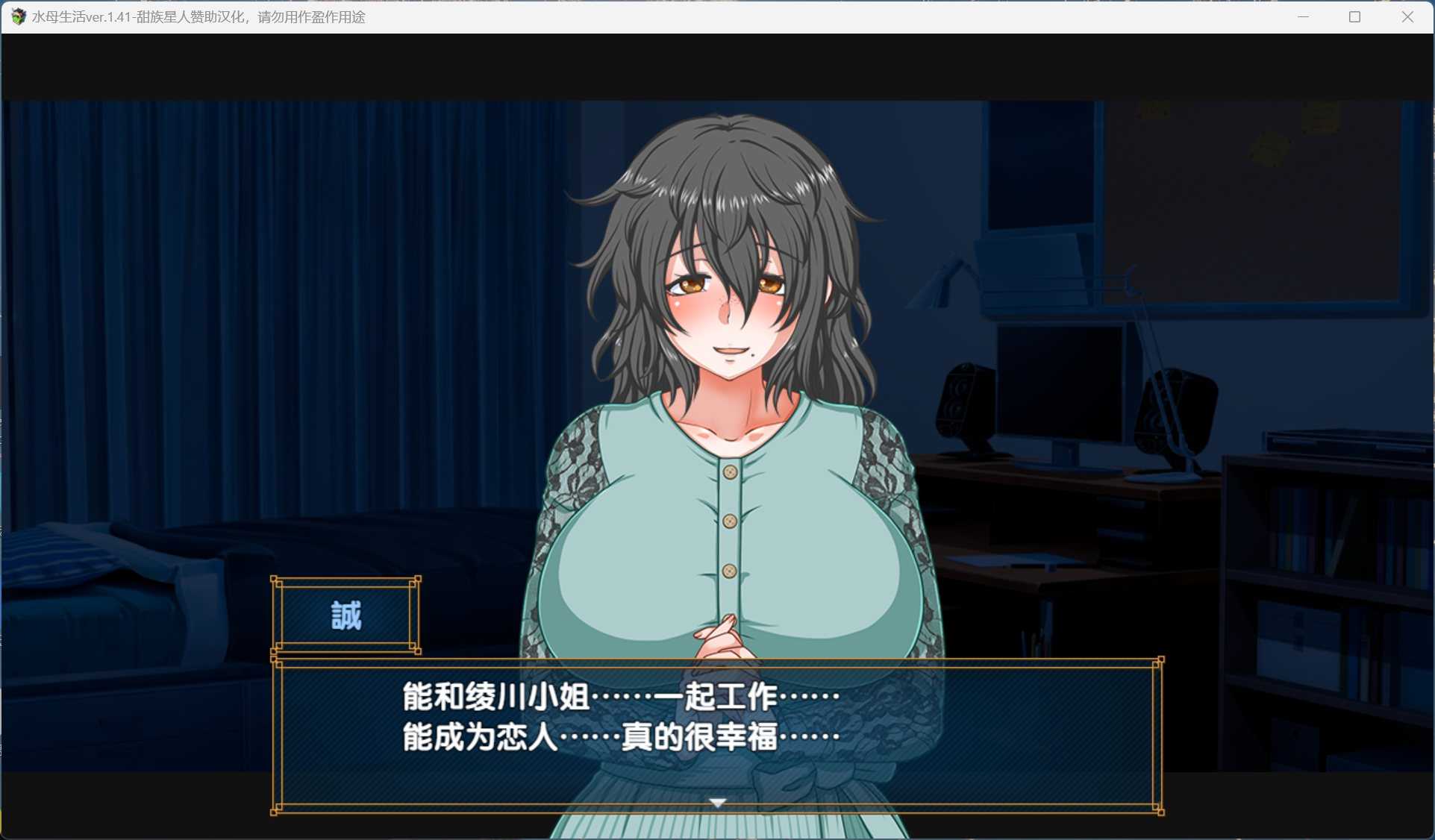Maximize the game window
Viewport: 1435px width, 840px height.
tap(1354, 16)
